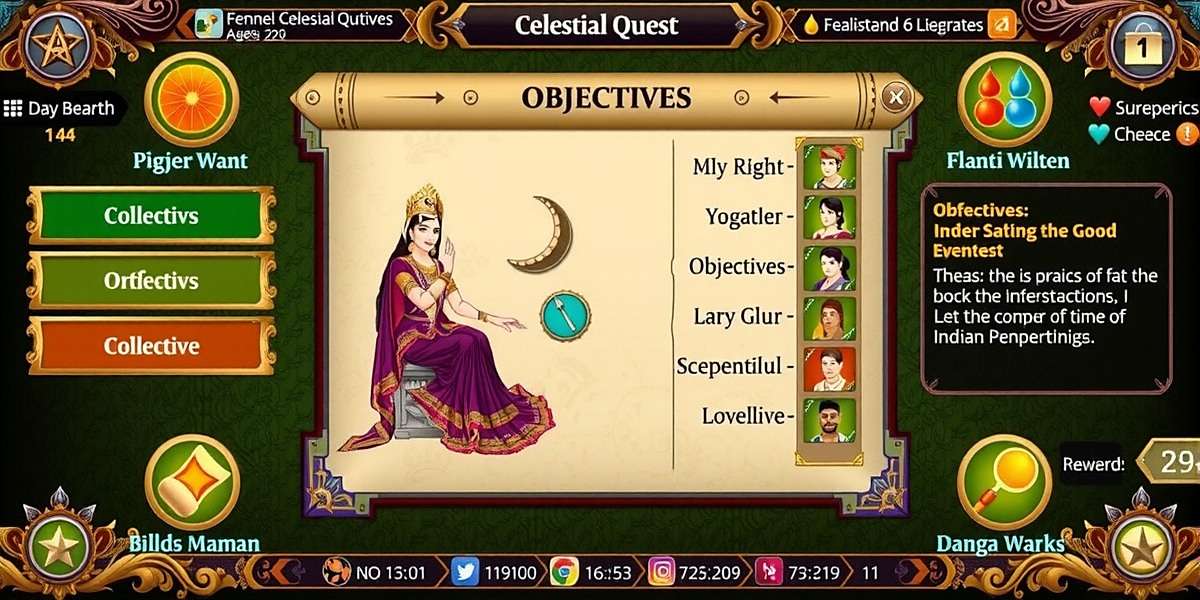Image resolution: width=1200 pixels, height=600 pixels.
Task: Choose the Scepentilul character portrait
Action: (x=829, y=368)
